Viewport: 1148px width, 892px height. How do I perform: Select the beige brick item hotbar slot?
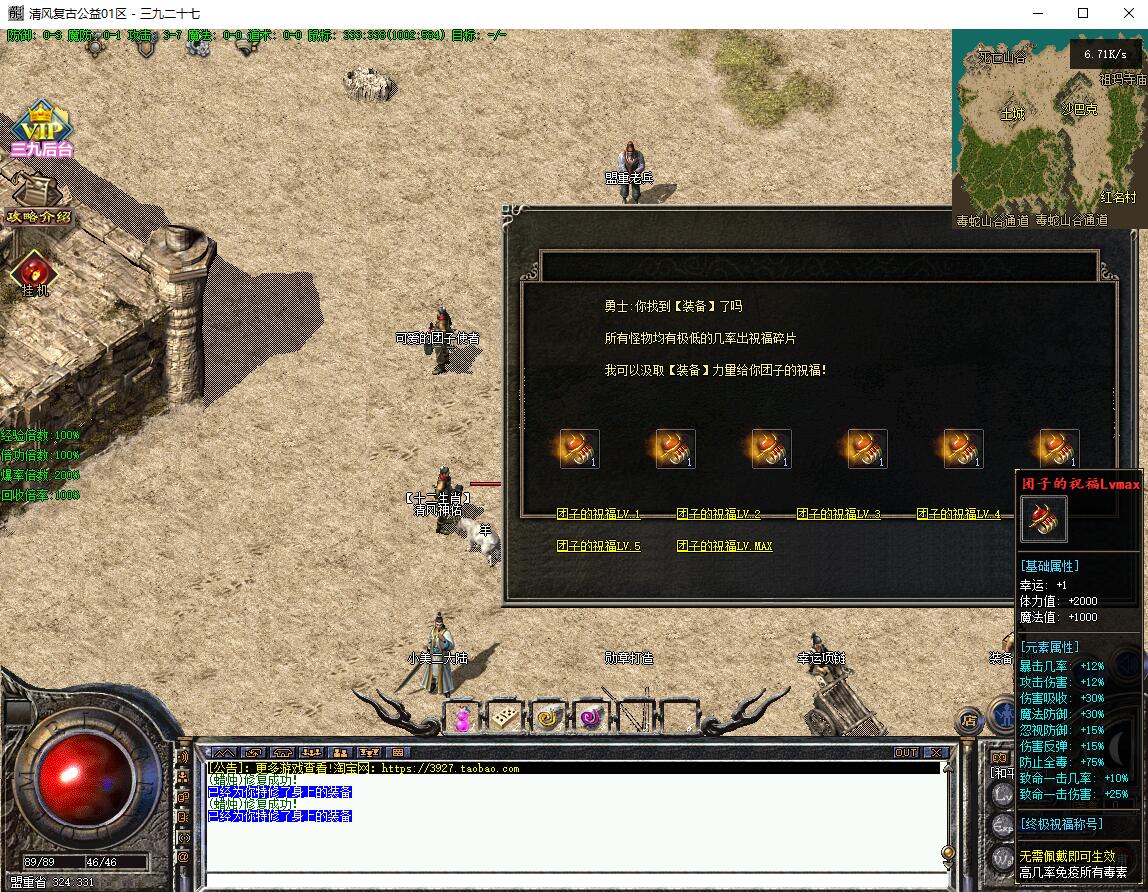click(x=506, y=717)
